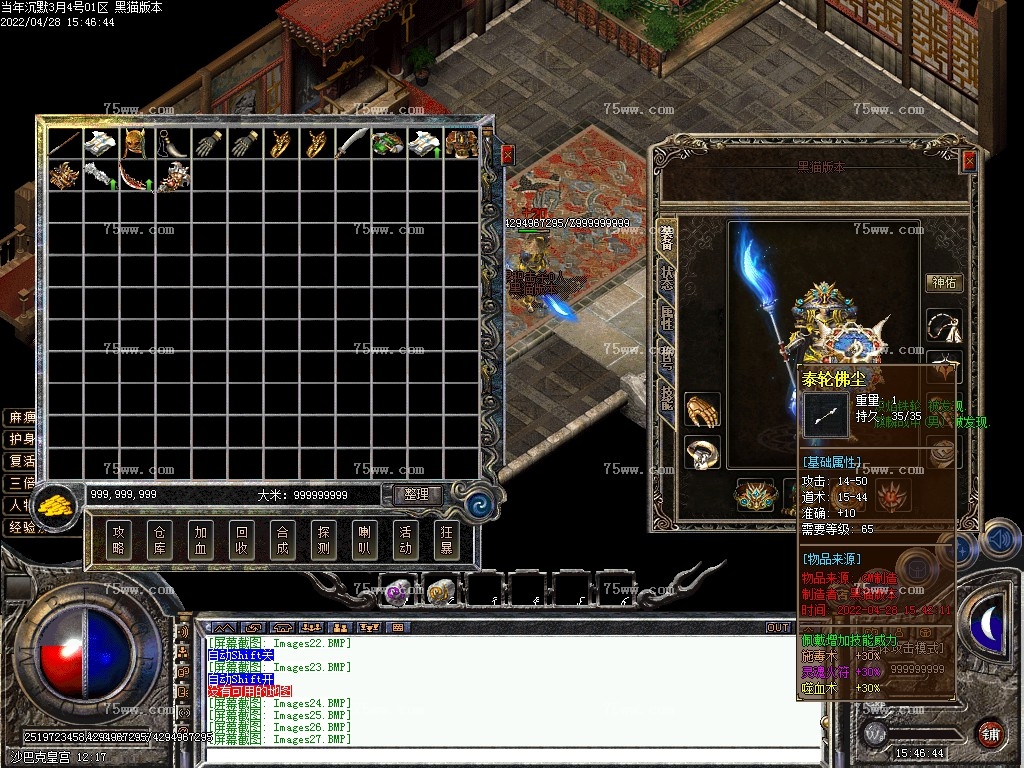Activate the 探测 detect button
This screenshot has height=768, width=1024.
[324, 541]
